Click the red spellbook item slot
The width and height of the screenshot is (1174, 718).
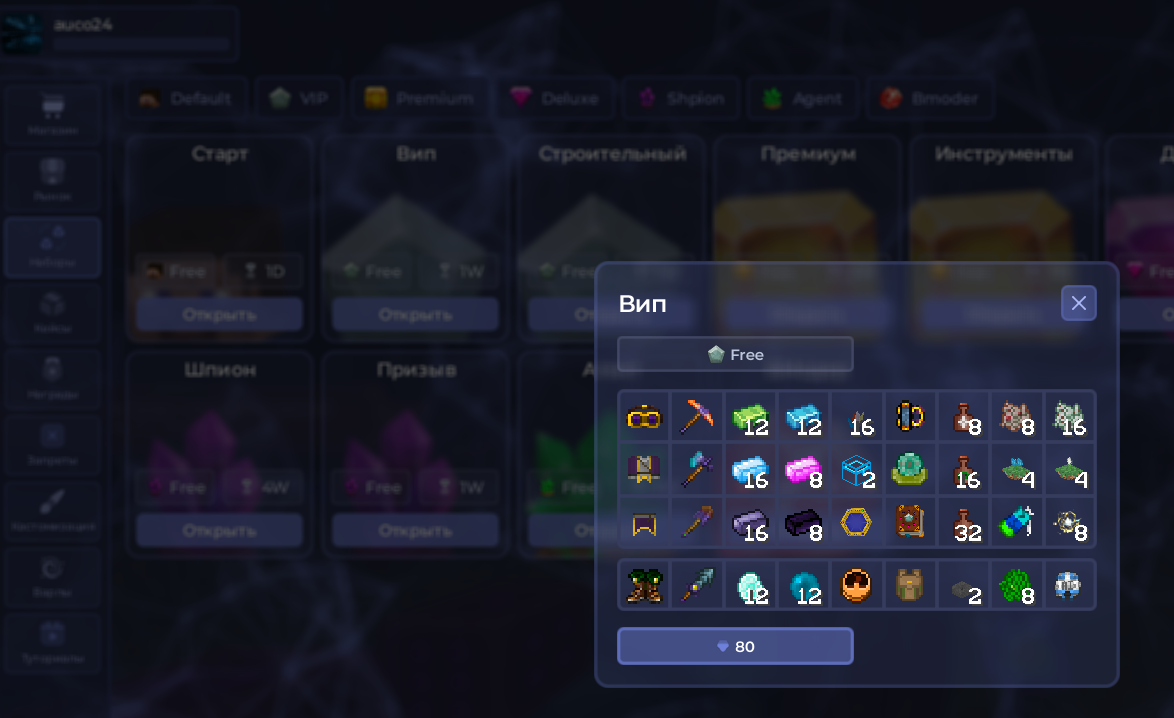tap(909, 523)
